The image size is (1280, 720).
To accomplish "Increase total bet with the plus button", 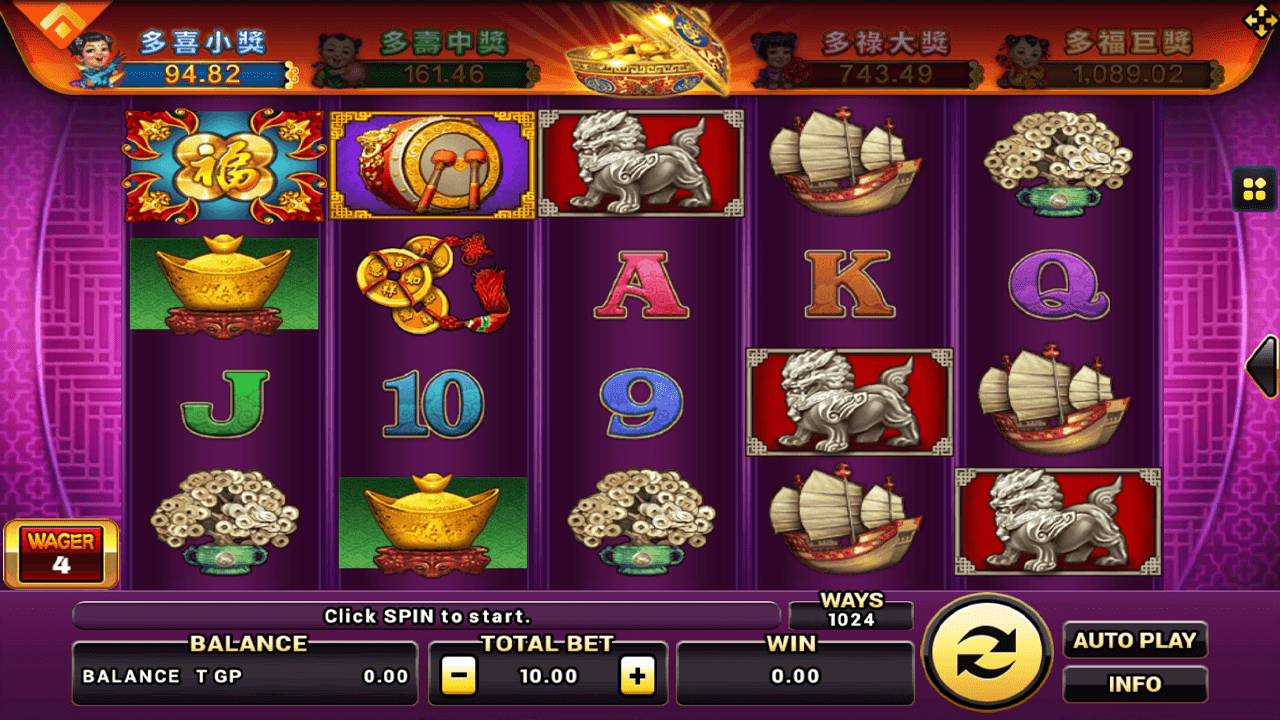I will point(637,676).
